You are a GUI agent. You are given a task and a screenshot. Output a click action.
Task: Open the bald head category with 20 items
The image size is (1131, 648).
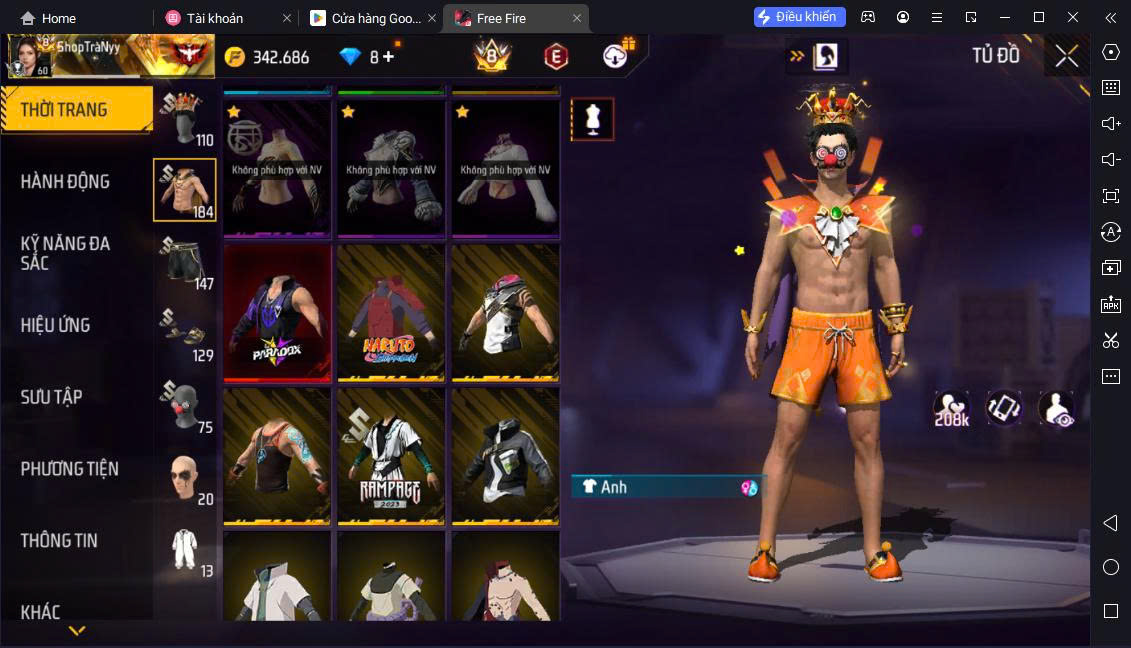click(x=184, y=478)
